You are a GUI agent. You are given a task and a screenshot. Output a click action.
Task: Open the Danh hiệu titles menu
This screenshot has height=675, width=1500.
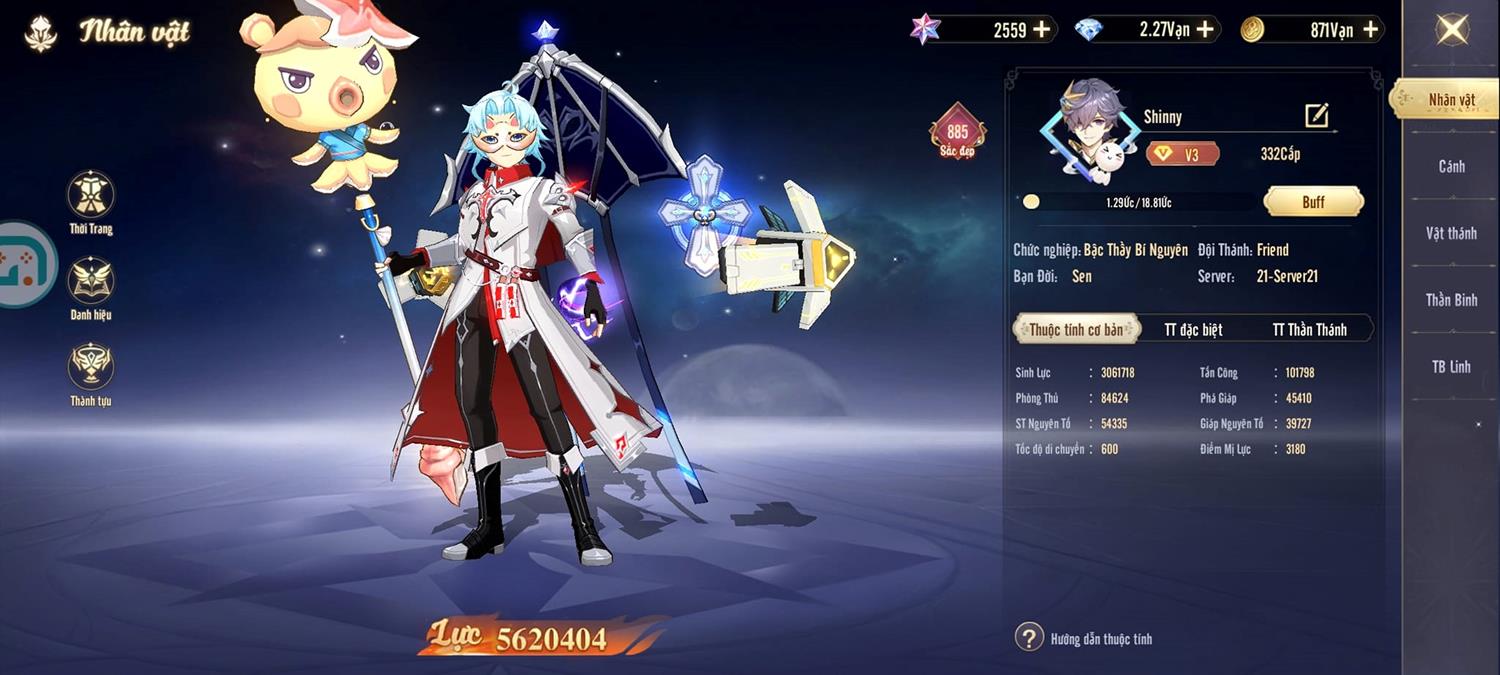[91, 281]
